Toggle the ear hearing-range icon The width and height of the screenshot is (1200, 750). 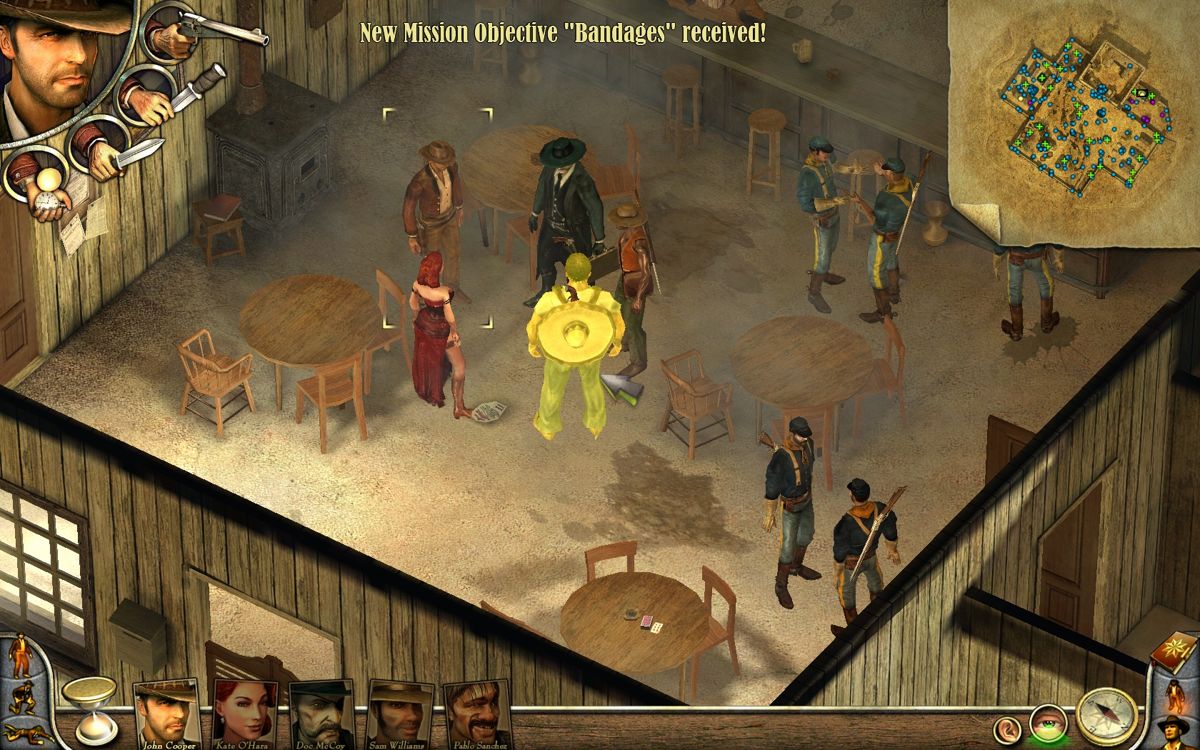(1009, 728)
